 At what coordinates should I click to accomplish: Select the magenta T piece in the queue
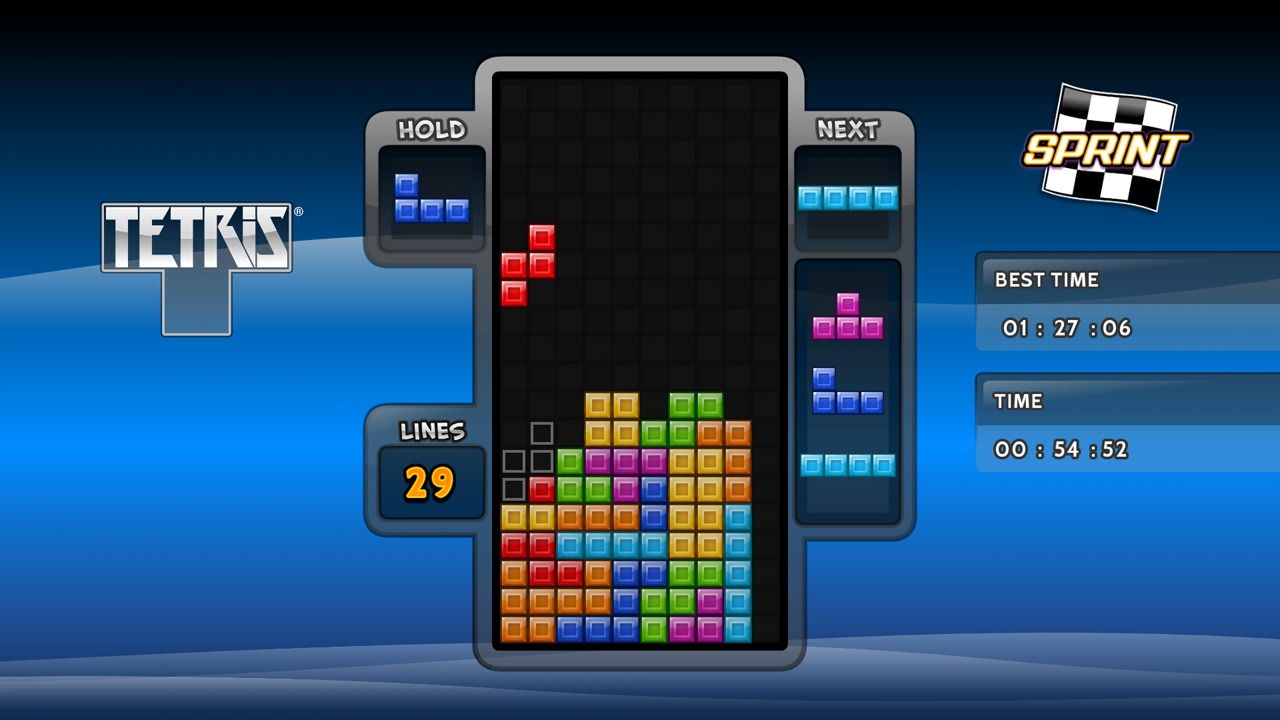[847, 318]
